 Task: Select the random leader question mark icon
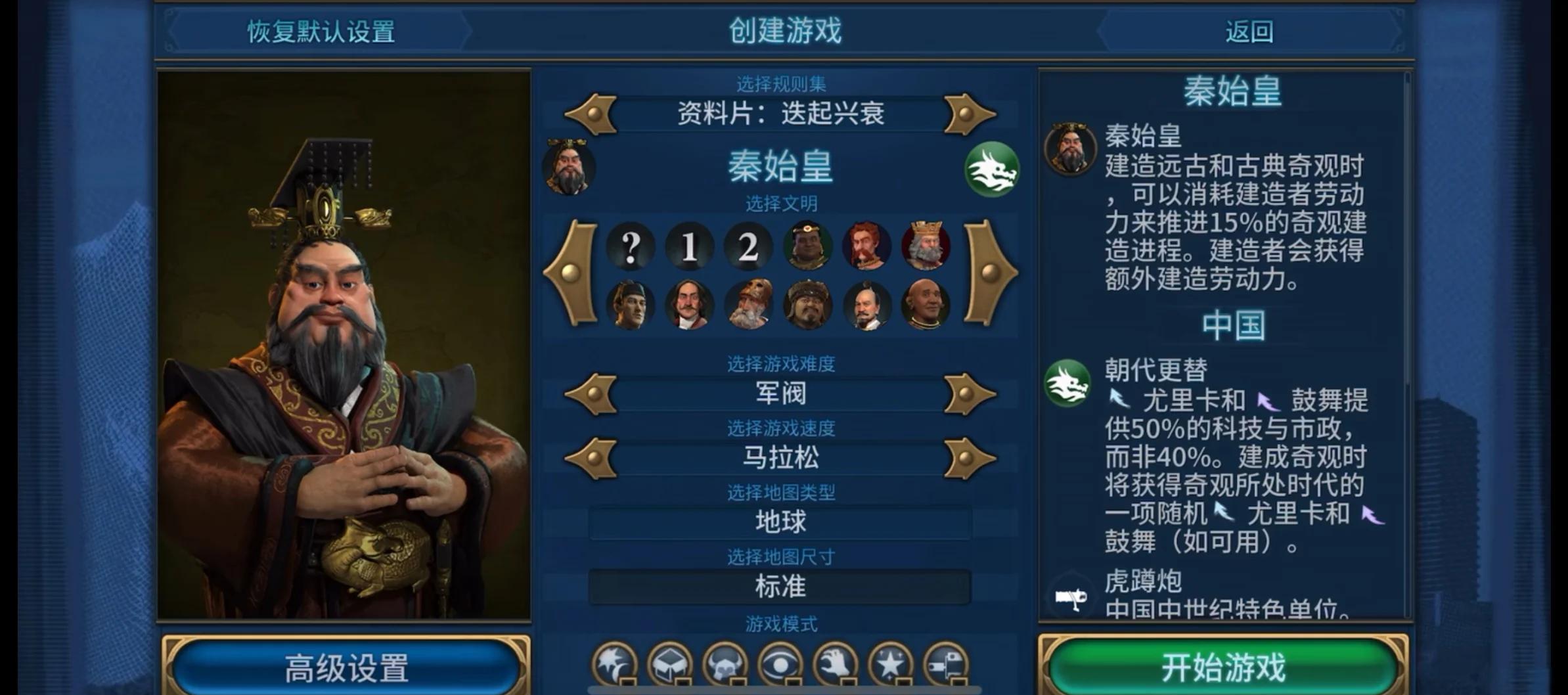[x=630, y=247]
